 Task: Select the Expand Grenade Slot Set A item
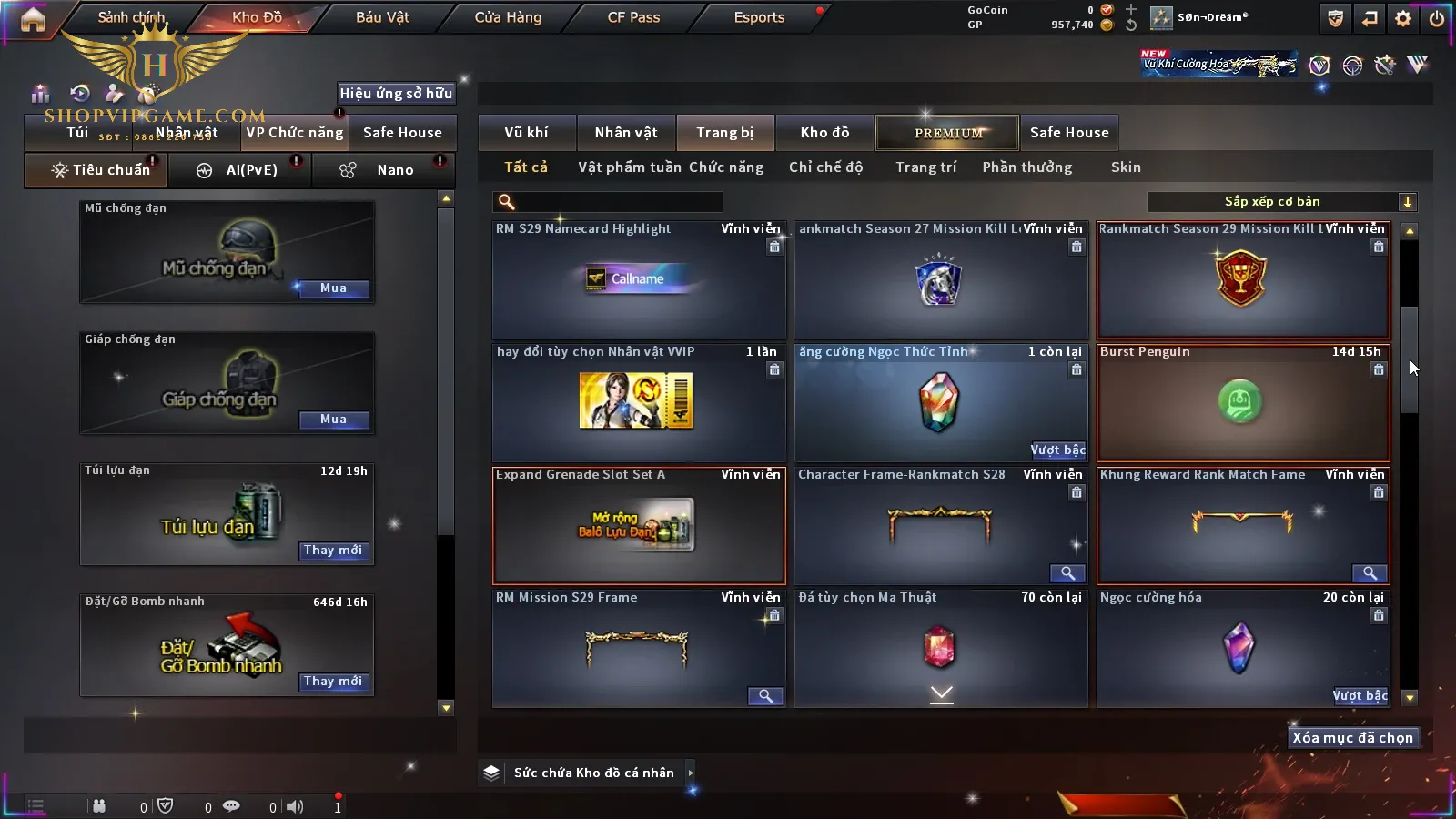pos(638,526)
